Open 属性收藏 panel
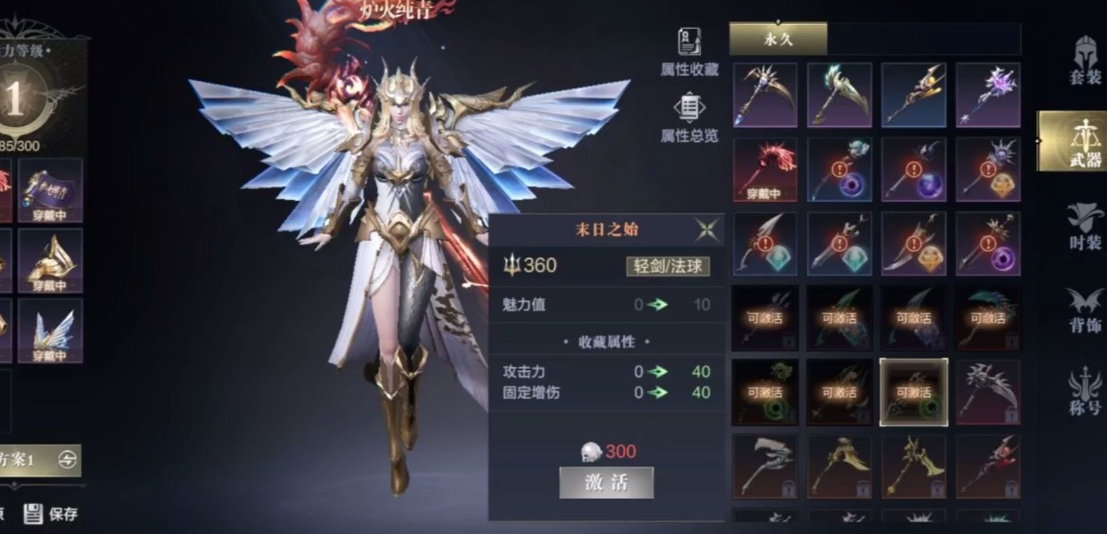 point(689,52)
